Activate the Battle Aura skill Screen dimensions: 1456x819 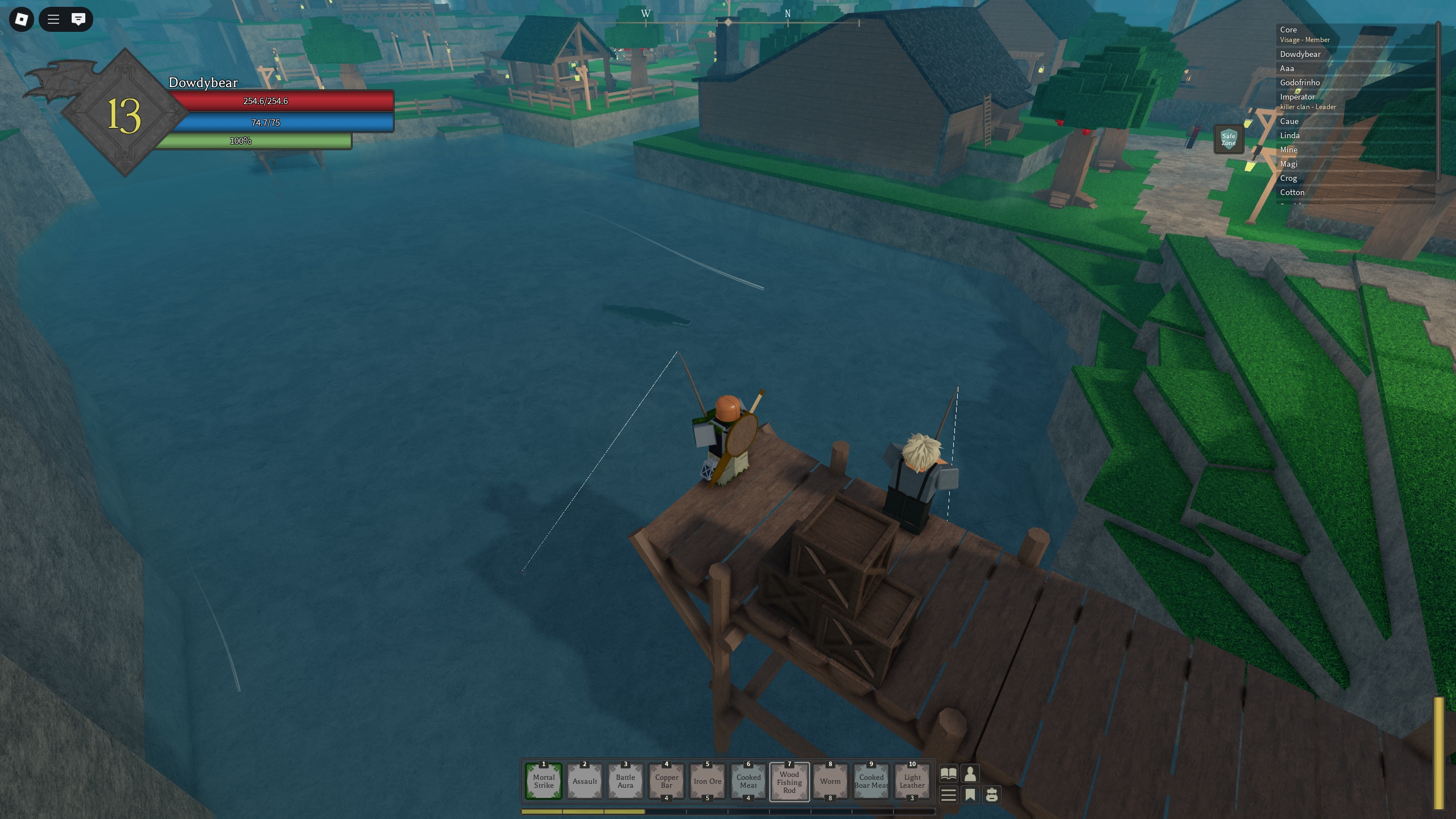point(625,781)
